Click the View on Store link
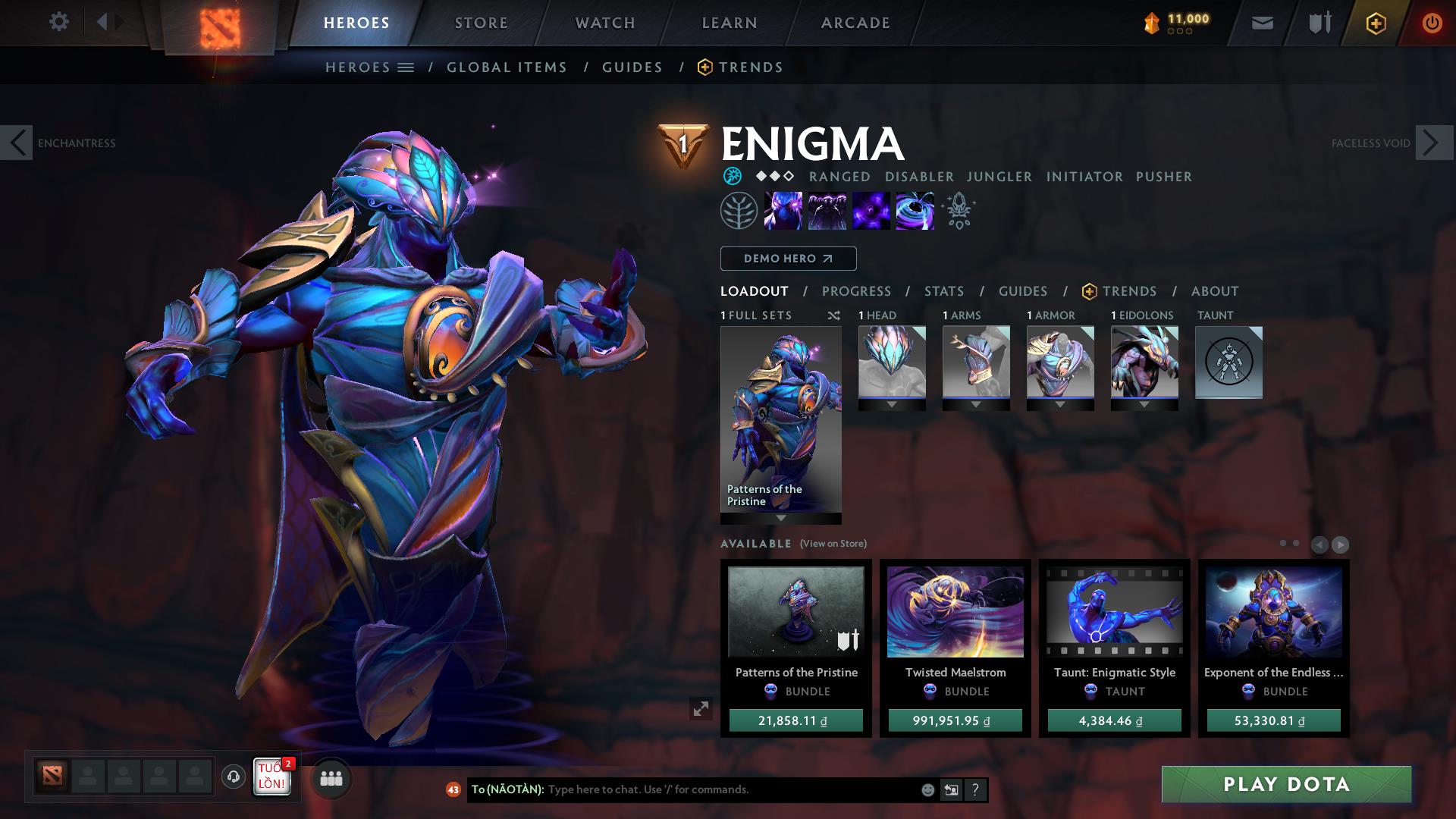 [x=832, y=543]
